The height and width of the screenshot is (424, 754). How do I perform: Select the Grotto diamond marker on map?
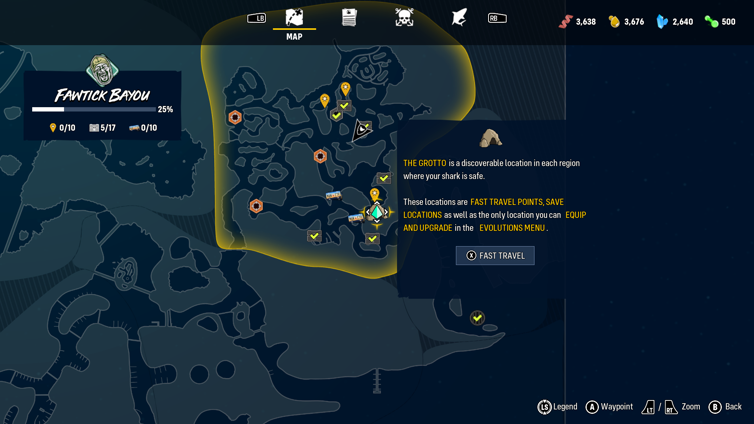coord(376,212)
